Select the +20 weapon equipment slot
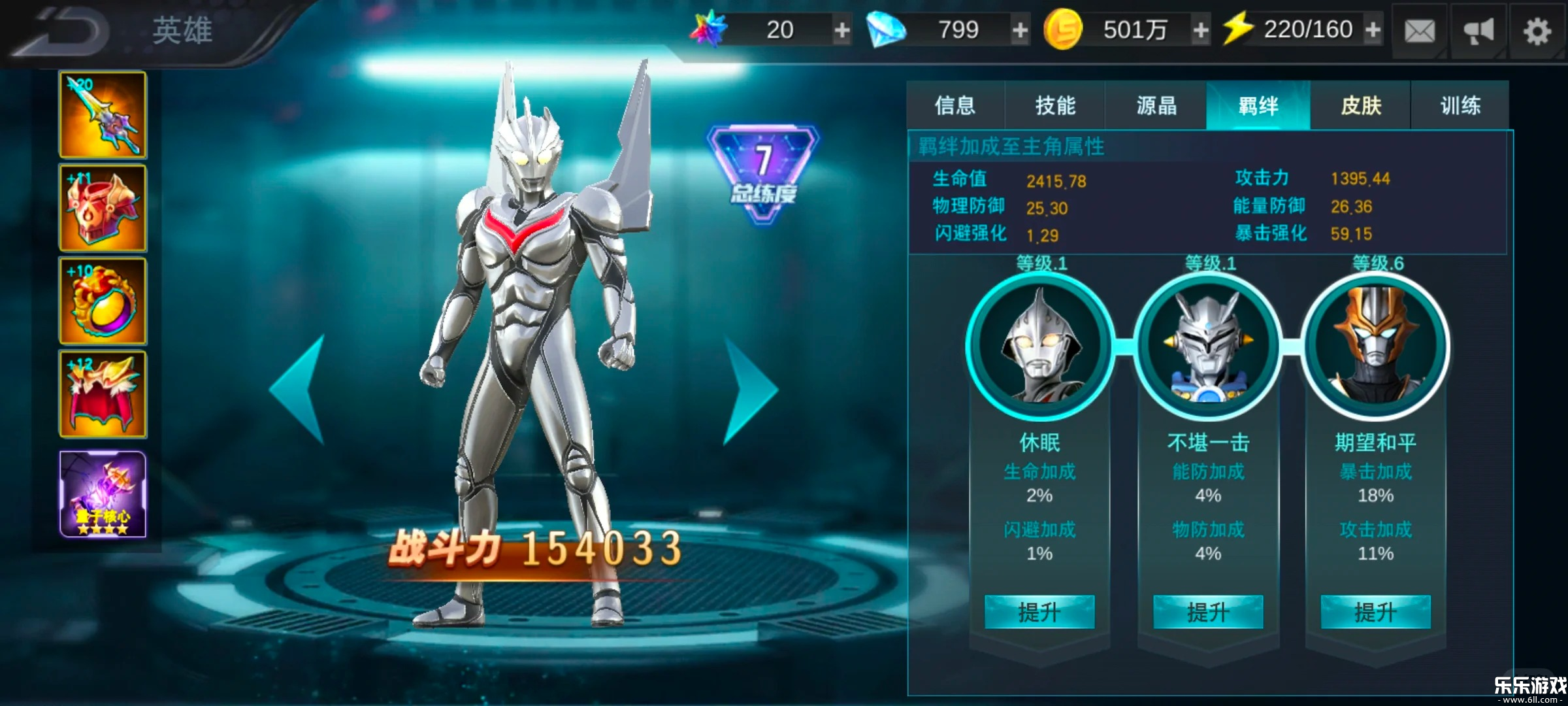1568x706 pixels. (102, 114)
